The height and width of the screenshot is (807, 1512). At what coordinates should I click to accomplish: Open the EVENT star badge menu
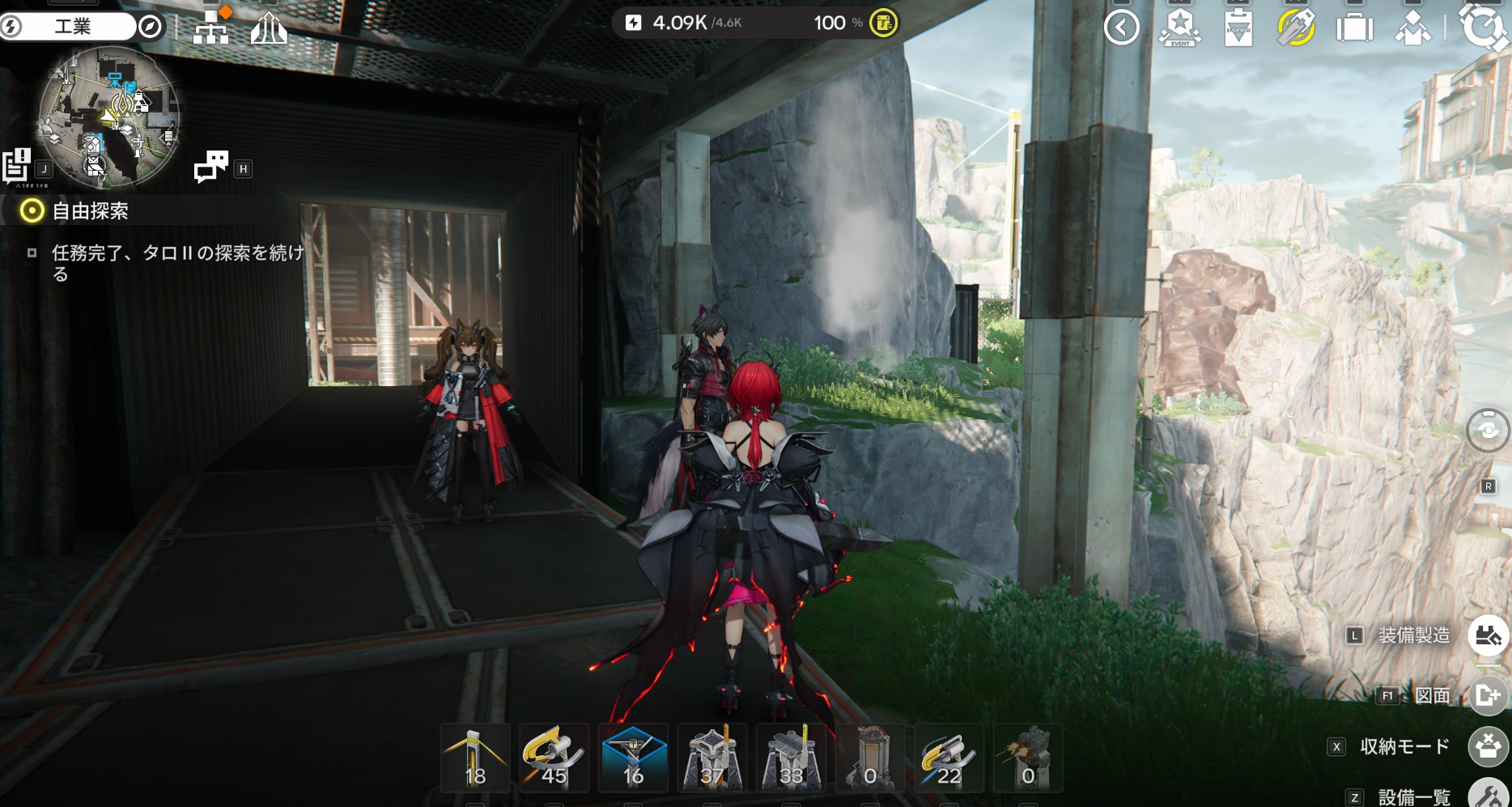tap(1179, 28)
